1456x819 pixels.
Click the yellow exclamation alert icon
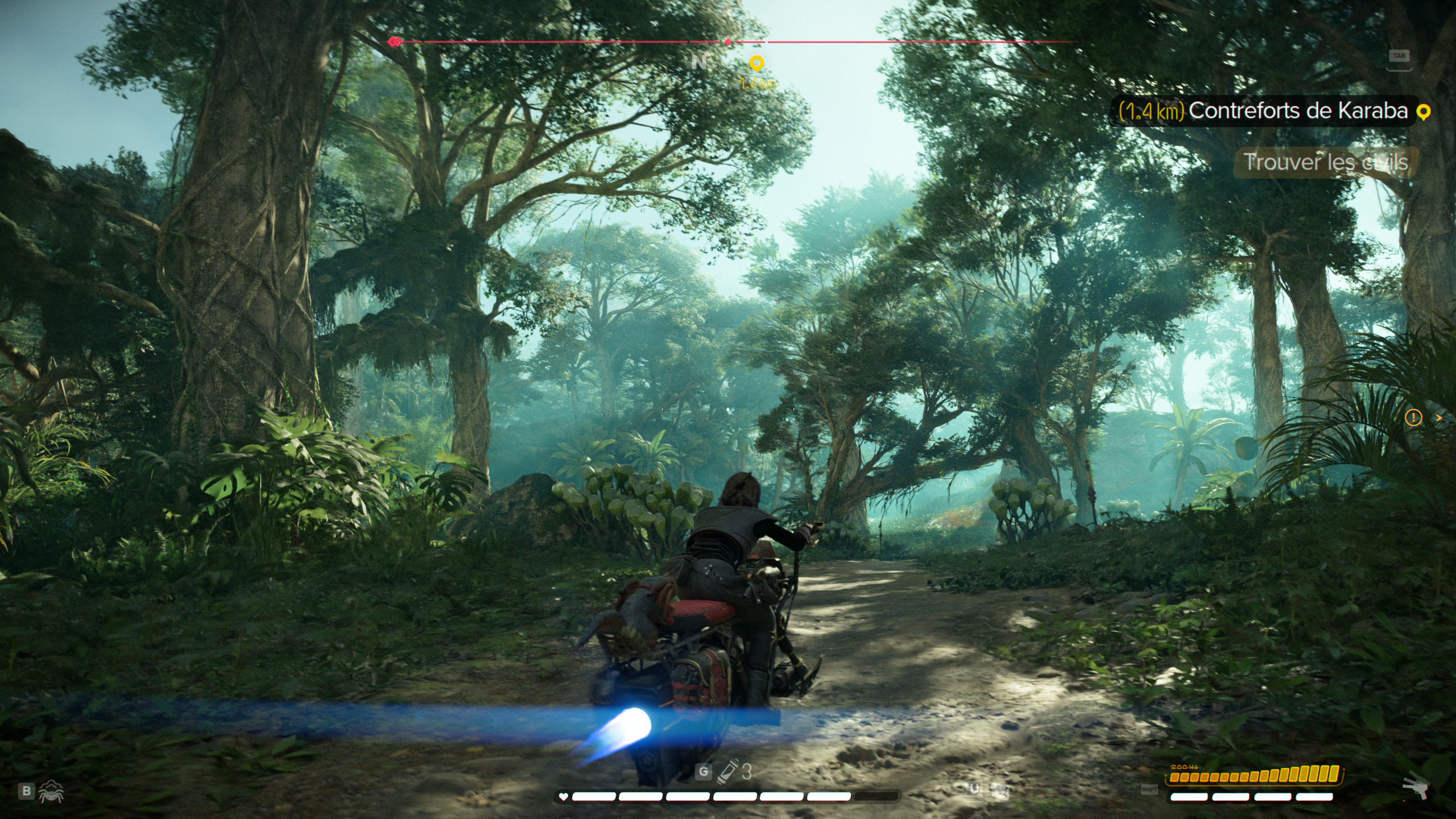pyautogui.click(x=1413, y=418)
